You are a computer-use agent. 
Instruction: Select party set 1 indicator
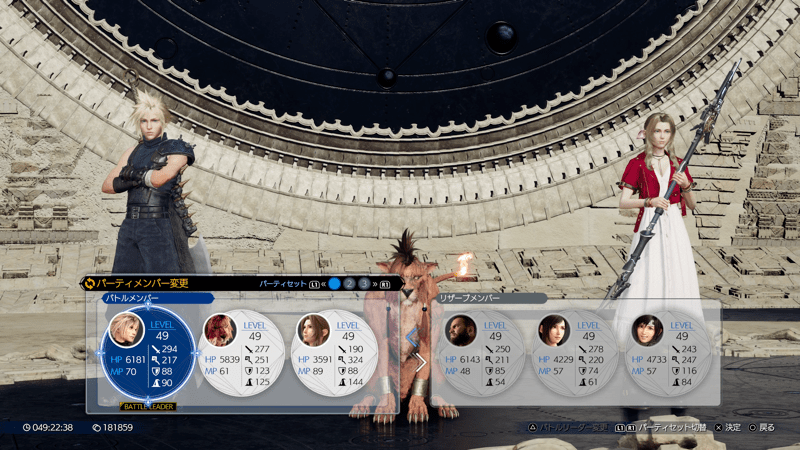tap(334, 284)
